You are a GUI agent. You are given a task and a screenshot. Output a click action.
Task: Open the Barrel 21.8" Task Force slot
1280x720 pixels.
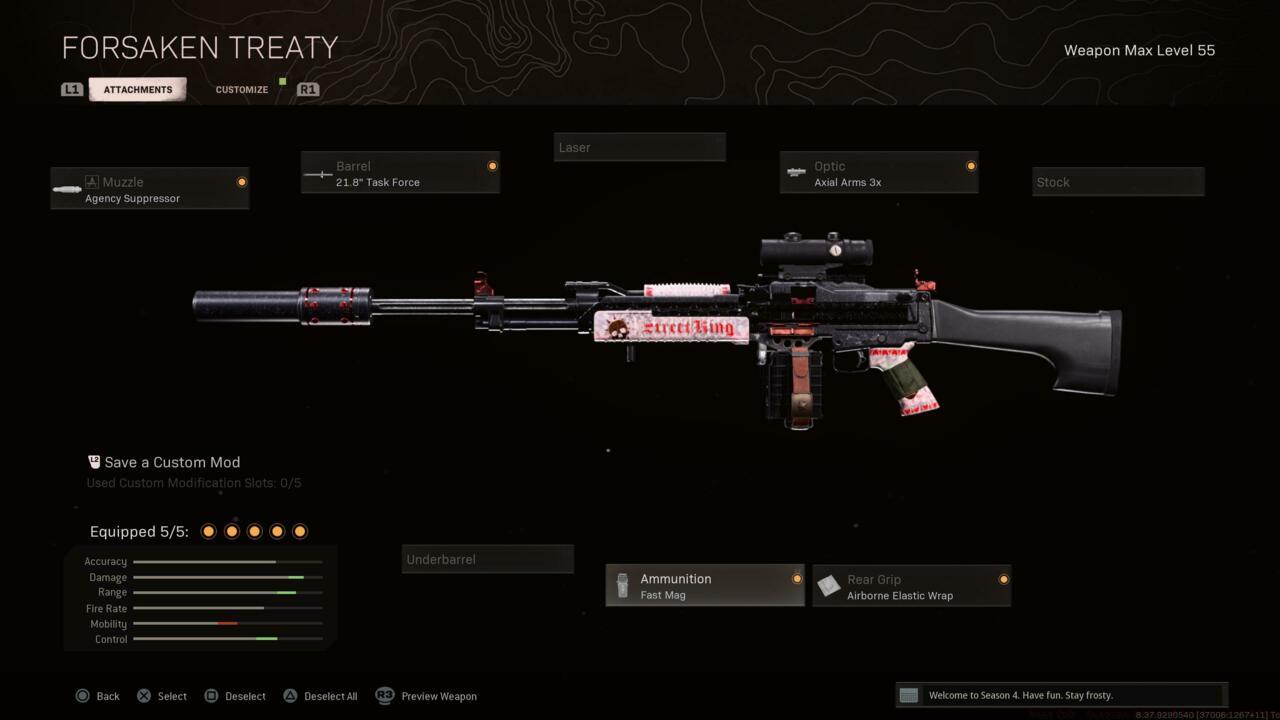(x=400, y=173)
